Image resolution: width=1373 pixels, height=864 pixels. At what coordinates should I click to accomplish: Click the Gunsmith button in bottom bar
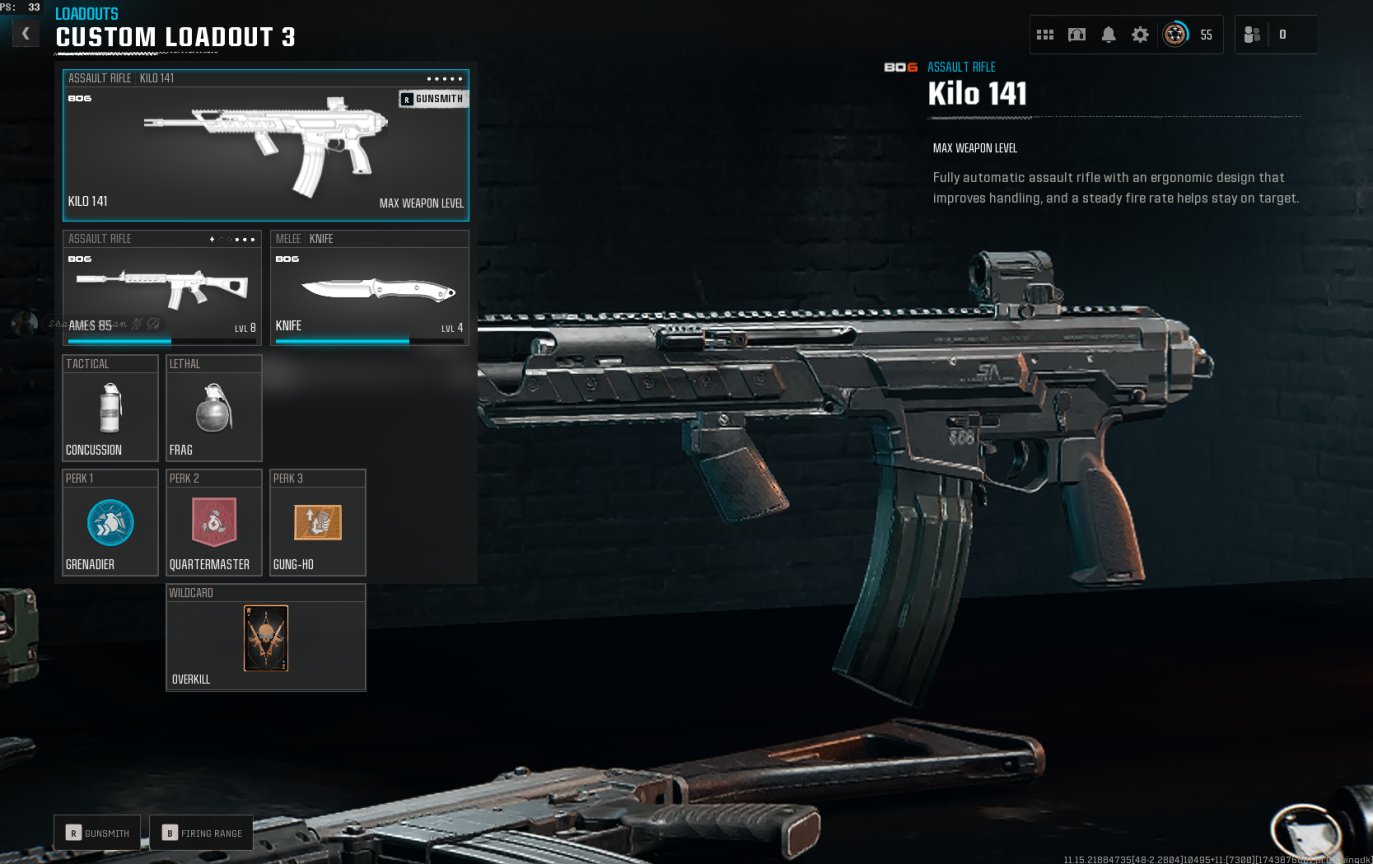(x=97, y=832)
